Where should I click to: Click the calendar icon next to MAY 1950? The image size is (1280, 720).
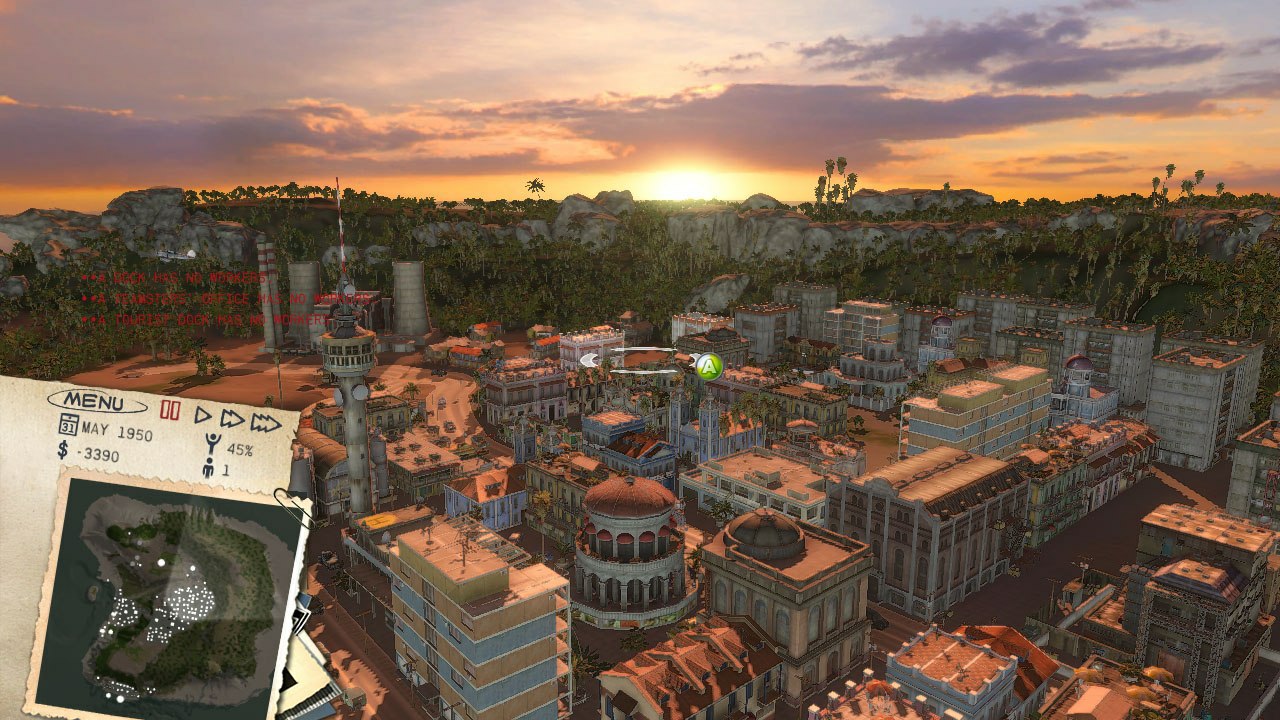tap(68, 424)
